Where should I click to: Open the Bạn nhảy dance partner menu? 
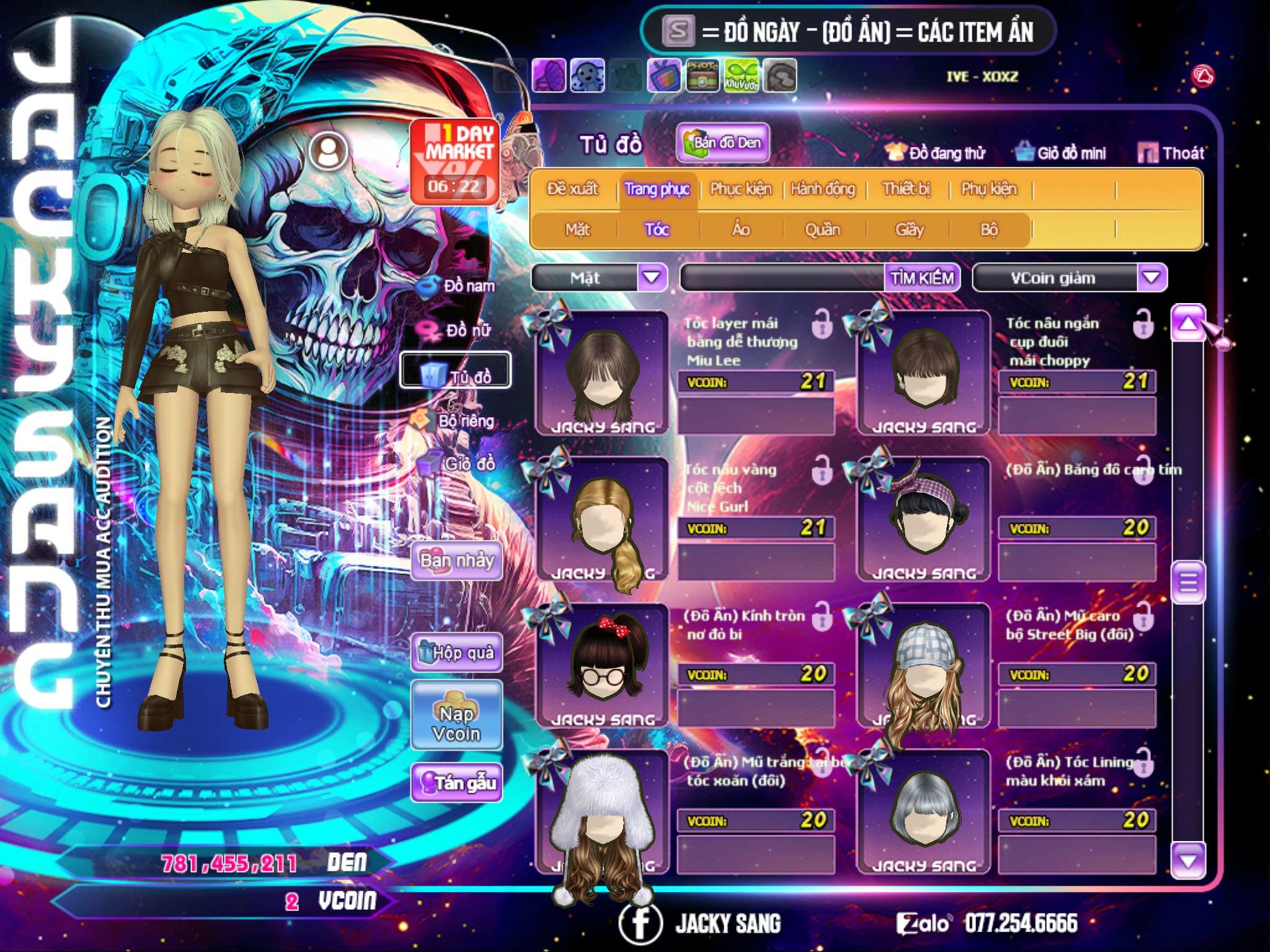click(x=457, y=560)
